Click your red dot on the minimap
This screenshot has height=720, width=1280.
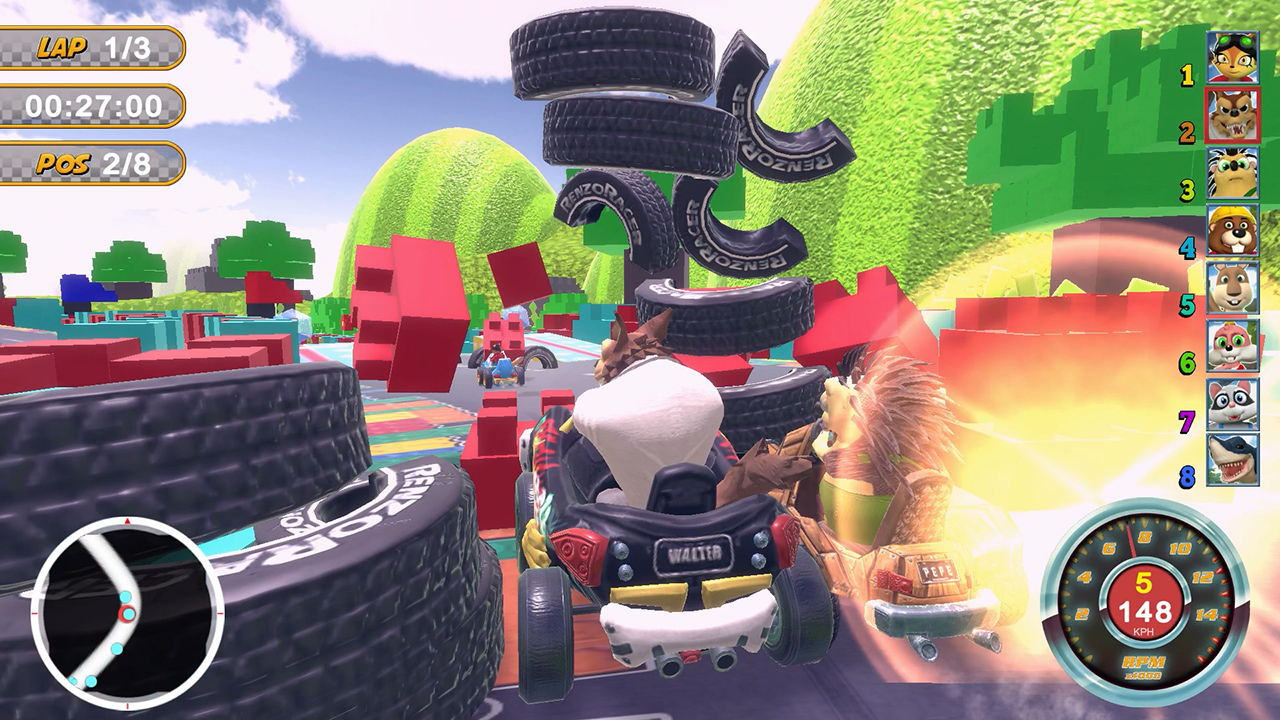pos(128,613)
